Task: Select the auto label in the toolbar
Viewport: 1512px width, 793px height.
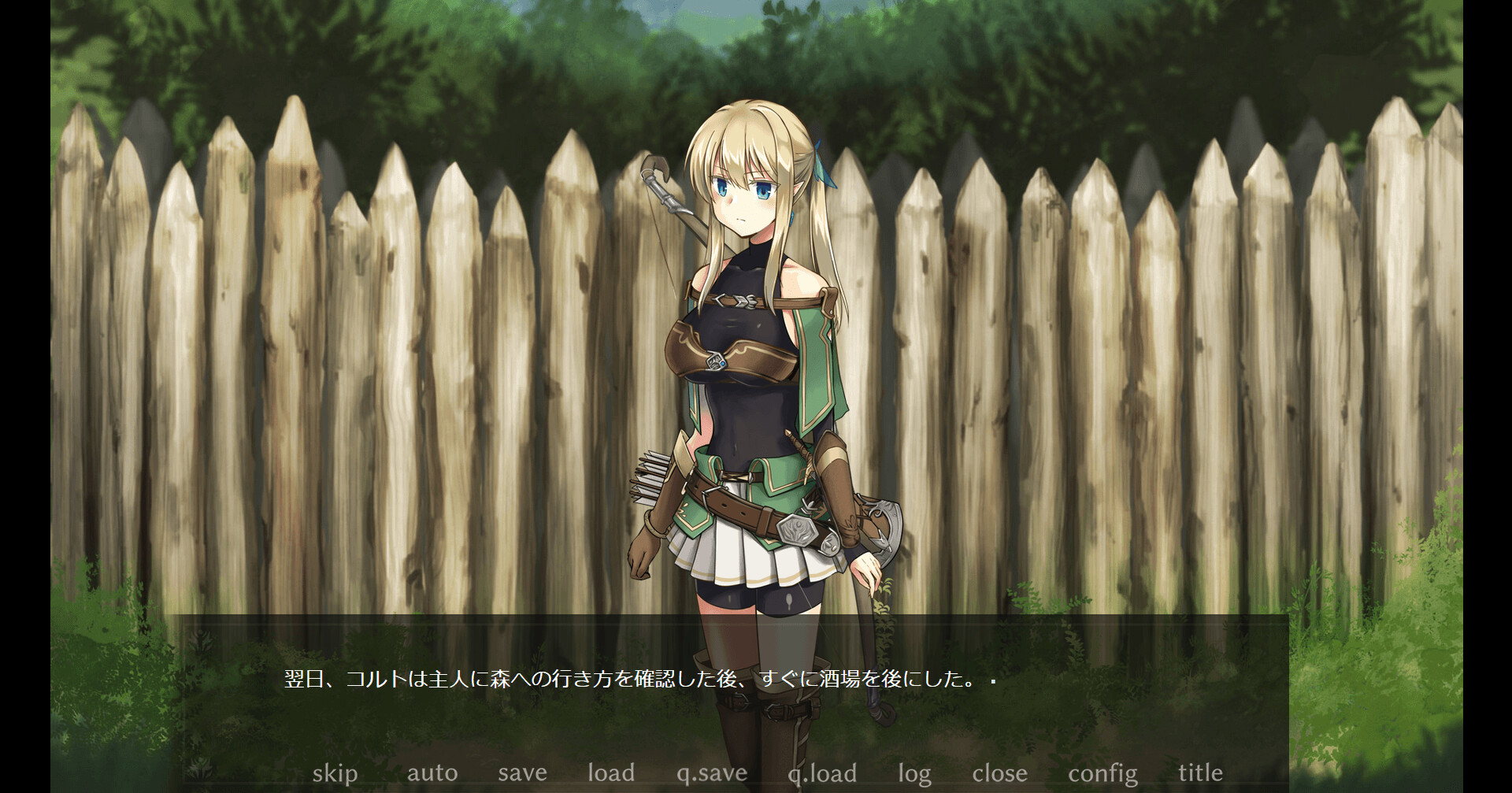Action: (x=433, y=773)
